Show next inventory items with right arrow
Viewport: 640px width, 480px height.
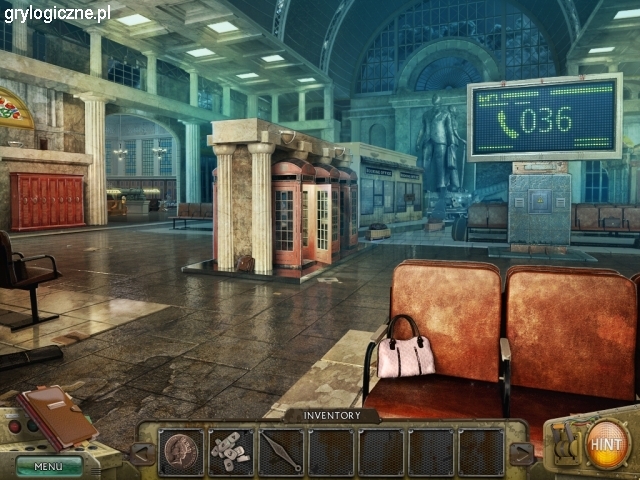(x=521, y=453)
